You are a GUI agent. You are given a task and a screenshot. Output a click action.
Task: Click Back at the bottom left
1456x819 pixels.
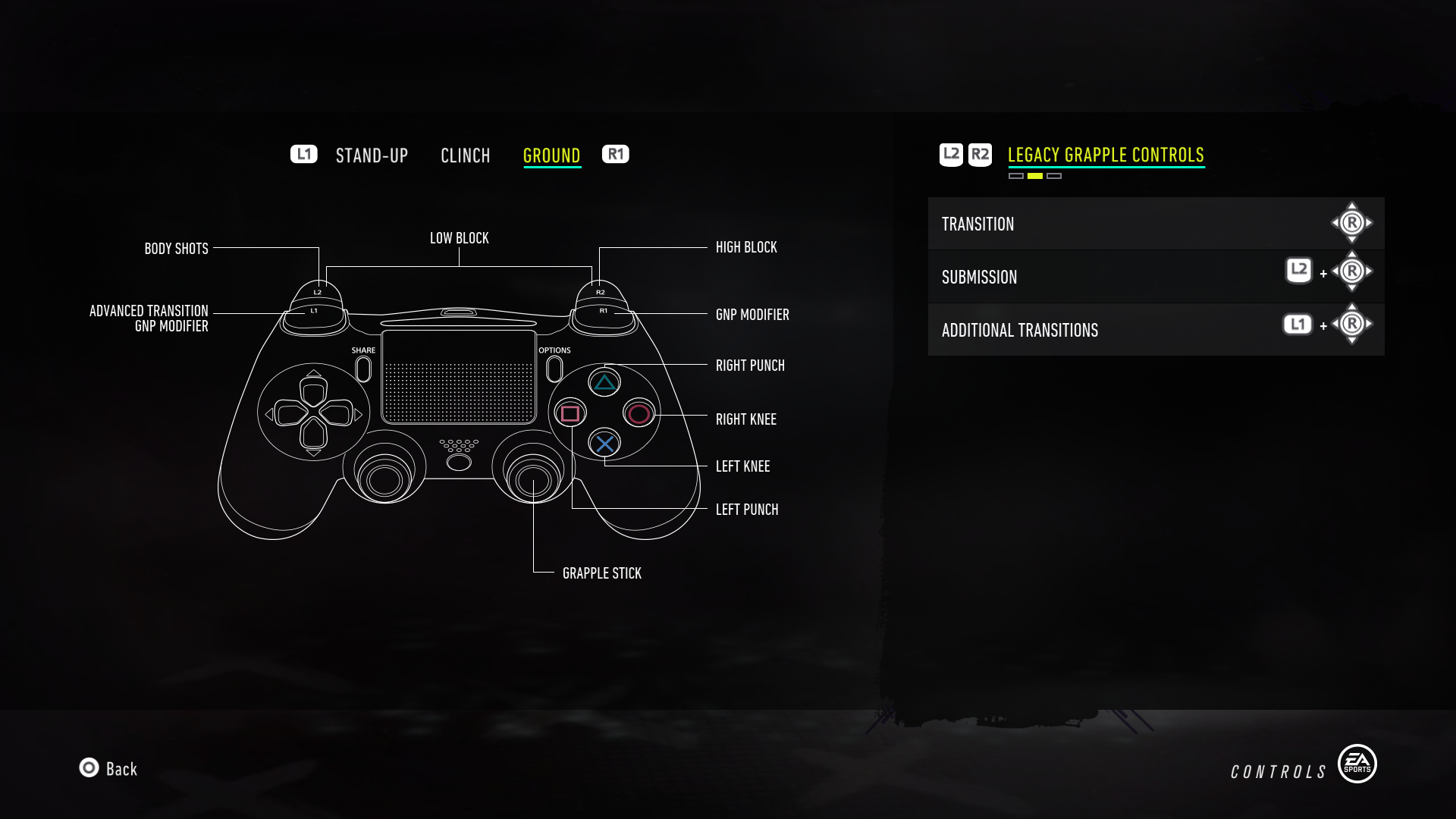click(x=109, y=769)
